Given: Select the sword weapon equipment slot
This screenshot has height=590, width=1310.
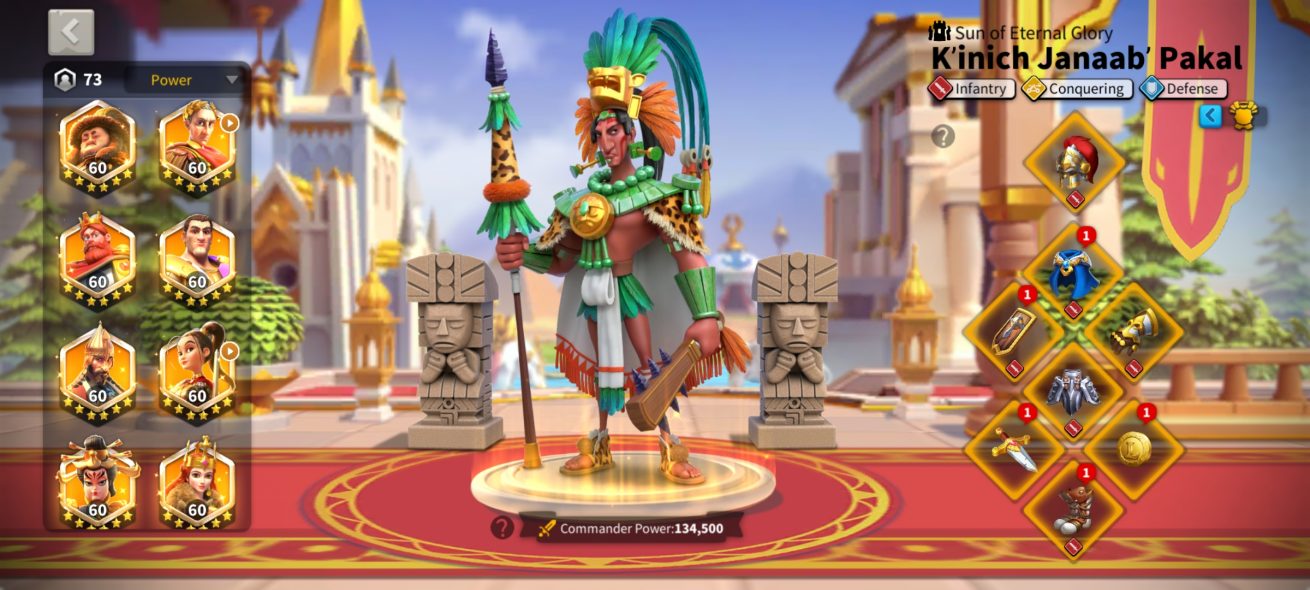Looking at the screenshot, I should pos(1013,448).
